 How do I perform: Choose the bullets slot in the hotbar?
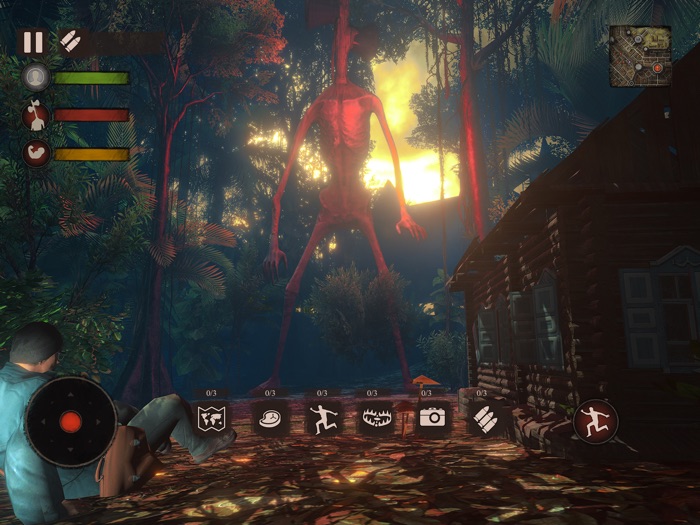(x=485, y=417)
